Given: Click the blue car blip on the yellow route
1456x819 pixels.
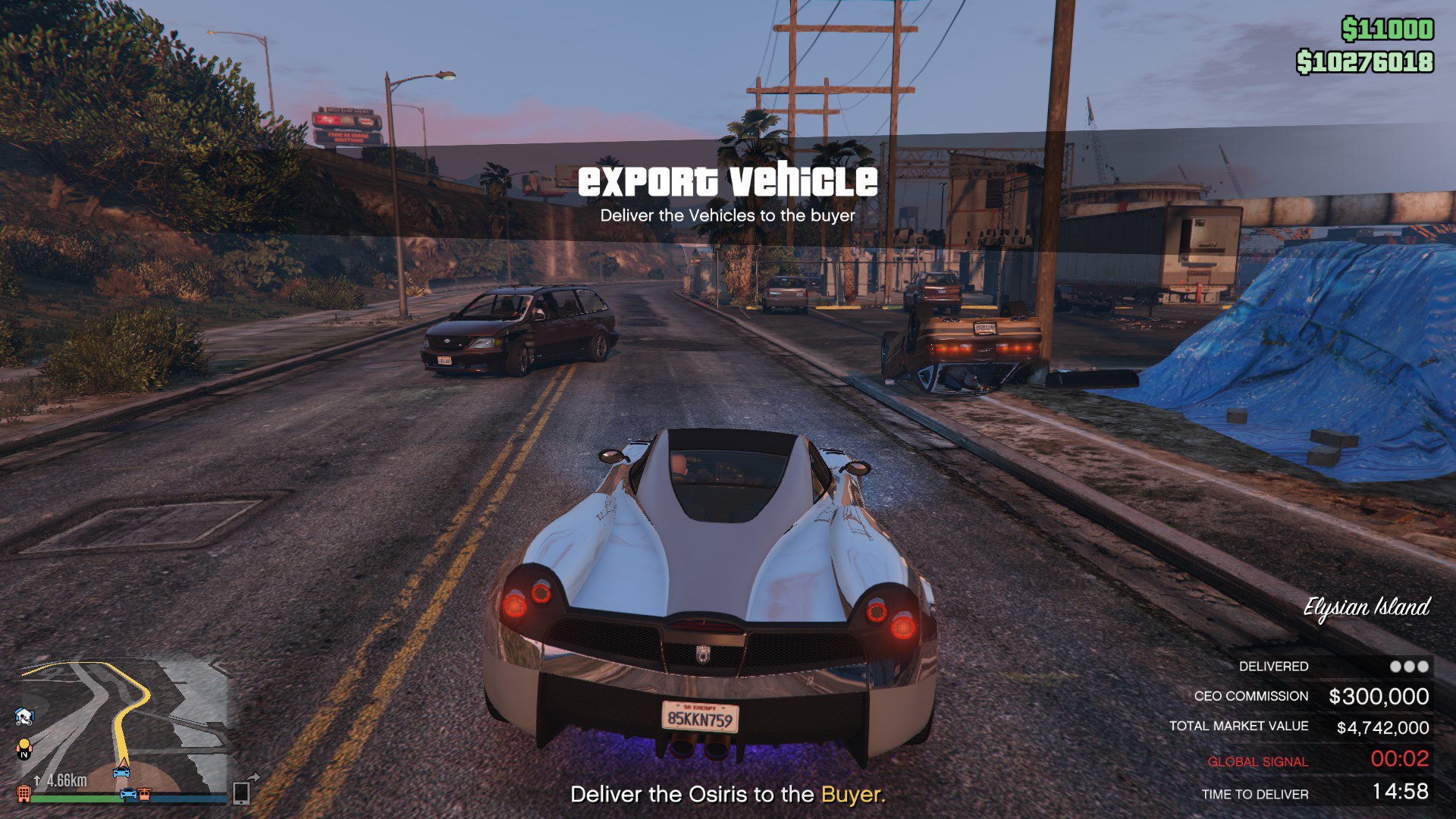Looking at the screenshot, I should click(x=121, y=773).
